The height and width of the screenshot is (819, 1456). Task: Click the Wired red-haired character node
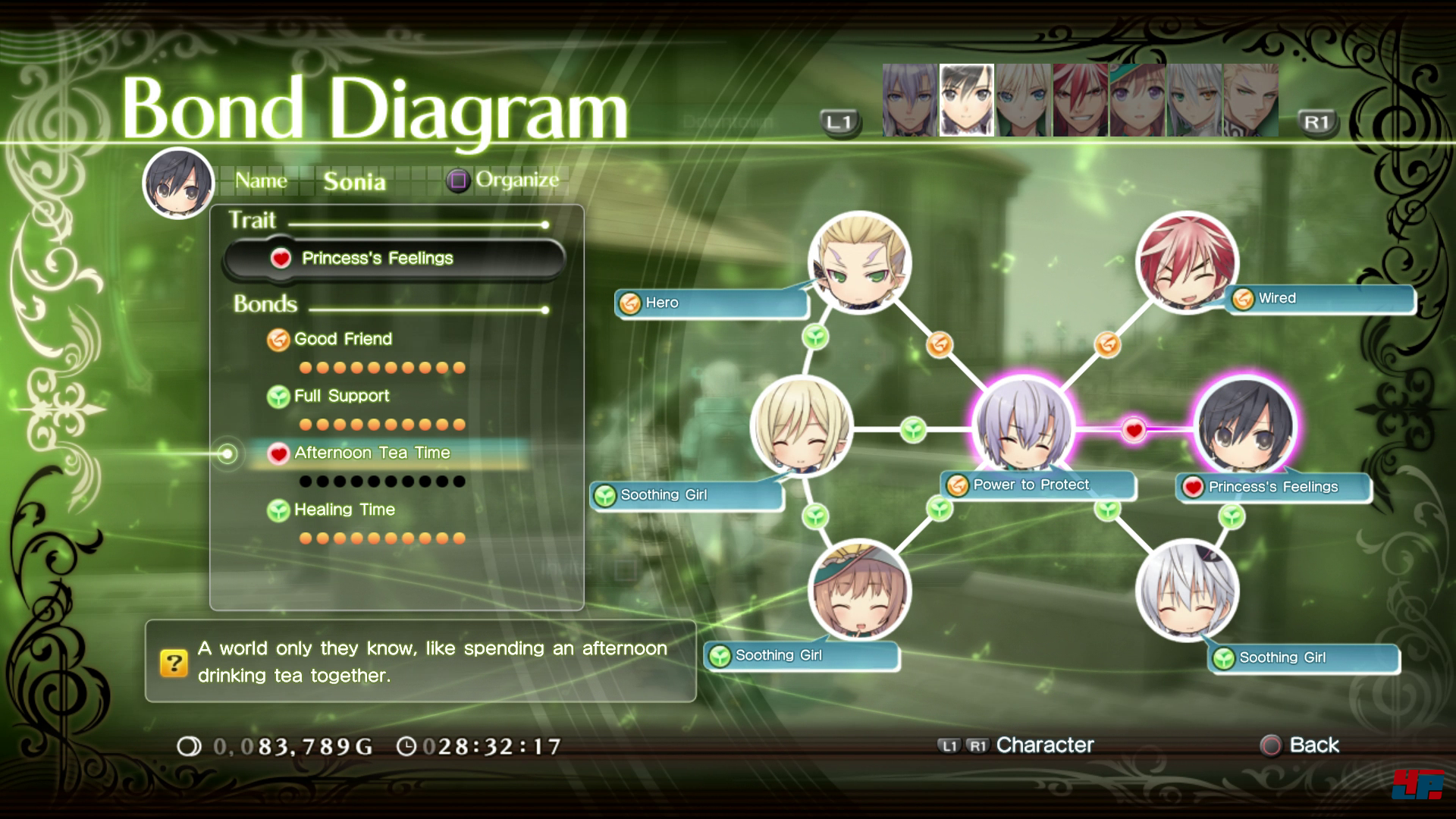tap(1187, 262)
